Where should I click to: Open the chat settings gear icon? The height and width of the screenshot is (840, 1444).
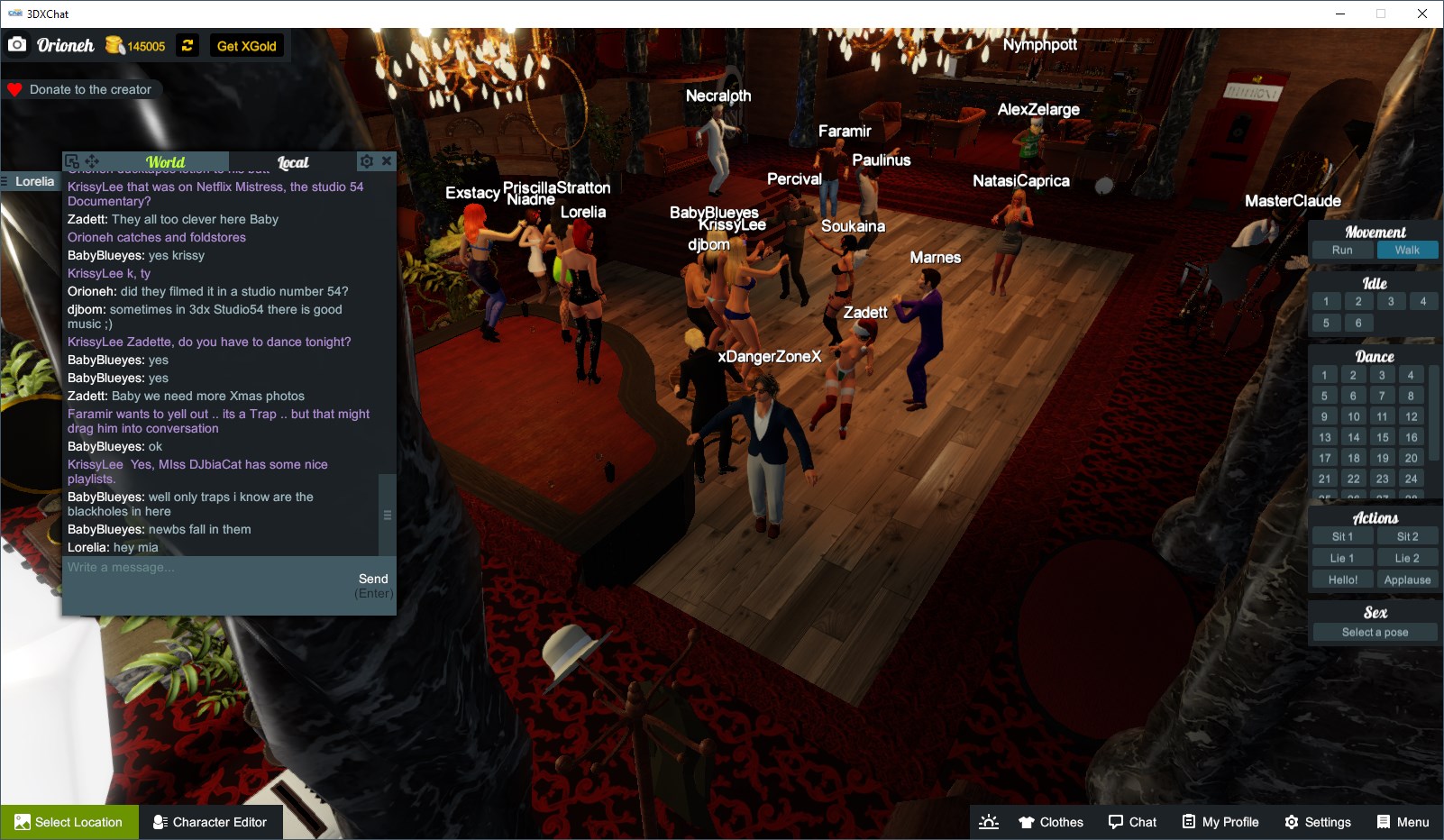(366, 160)
